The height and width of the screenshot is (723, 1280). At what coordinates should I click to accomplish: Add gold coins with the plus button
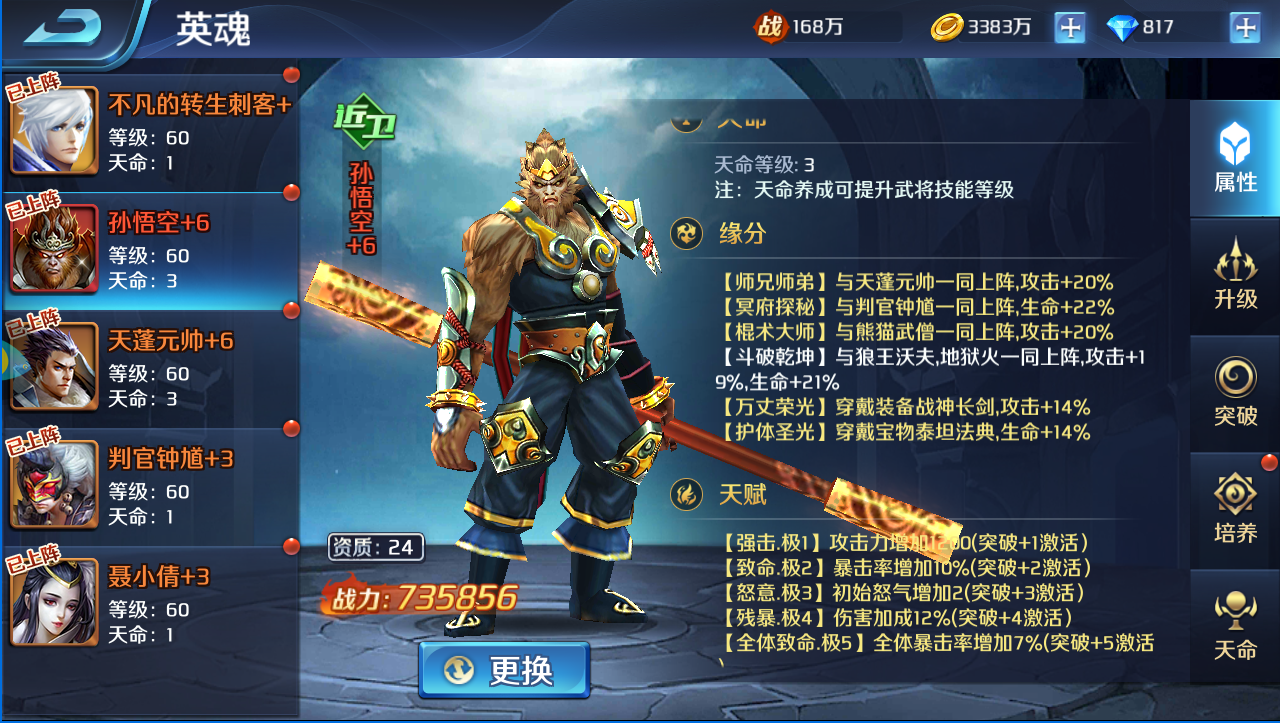coord(1069,28)
